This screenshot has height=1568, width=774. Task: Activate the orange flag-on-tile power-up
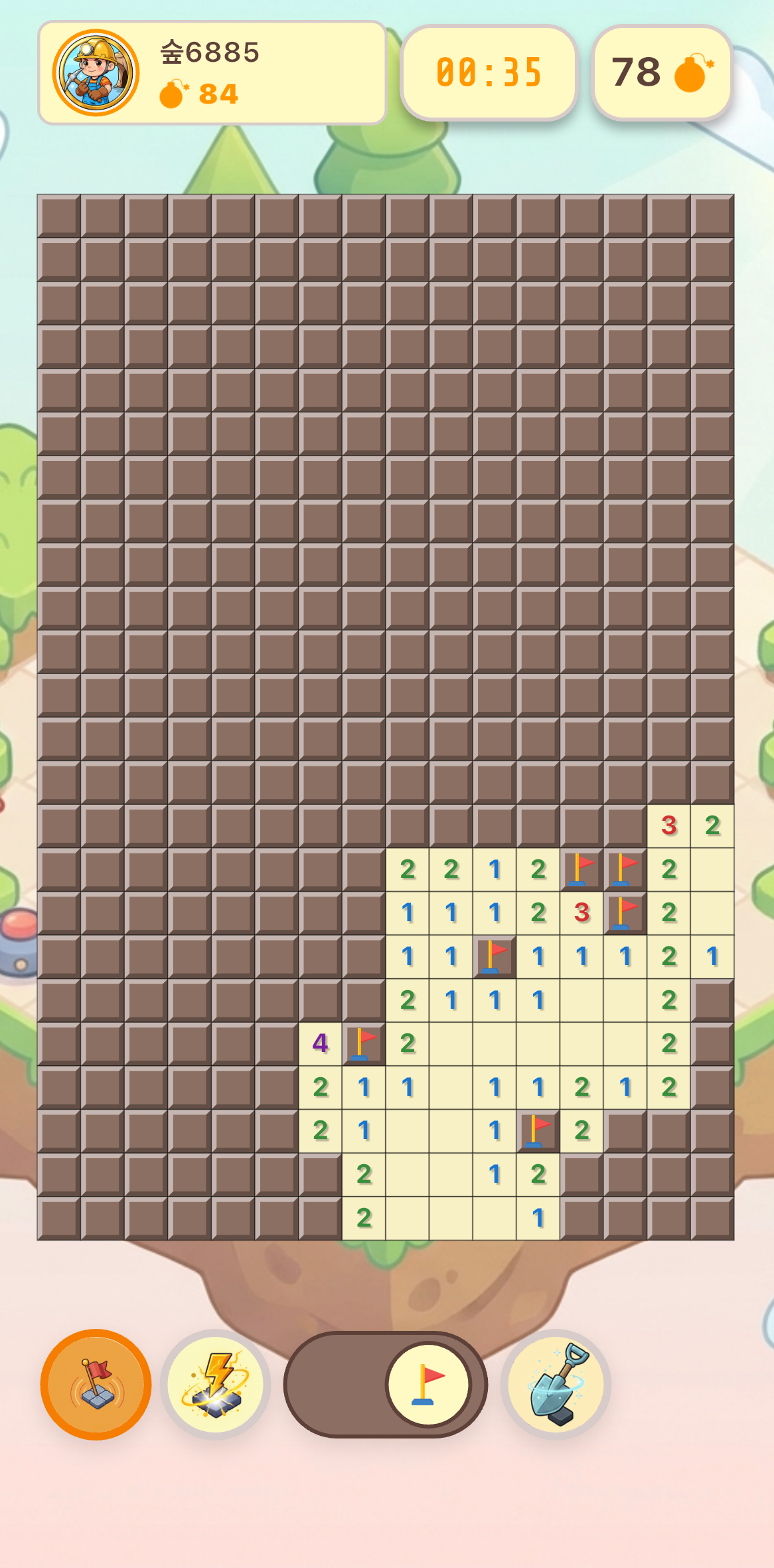coord(96,1385)
